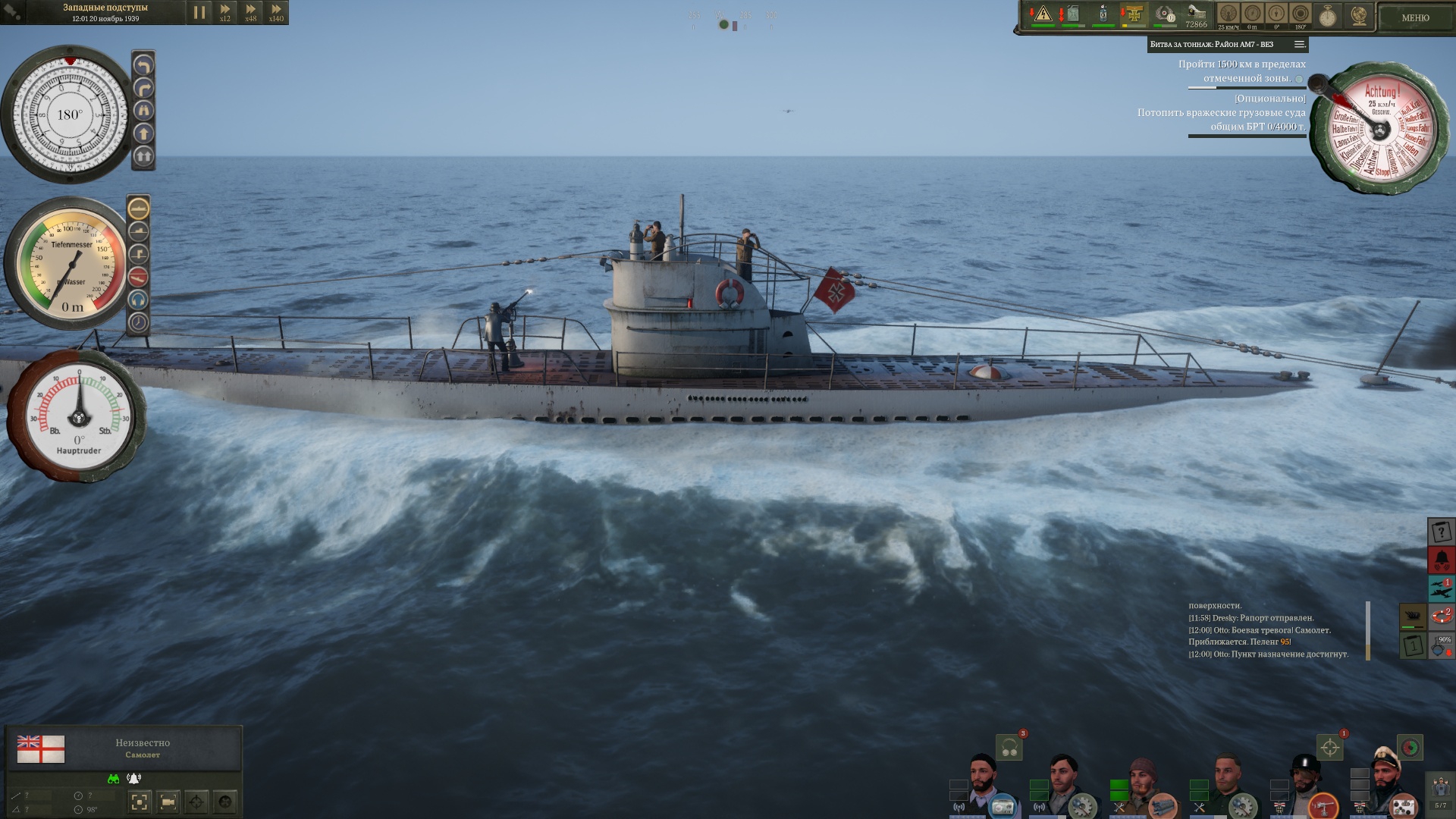The height and width of the screenshot is (819, 1456).
Task: Set time acceleration to x48
Action: pyautogui.click(x=251, y=12)
